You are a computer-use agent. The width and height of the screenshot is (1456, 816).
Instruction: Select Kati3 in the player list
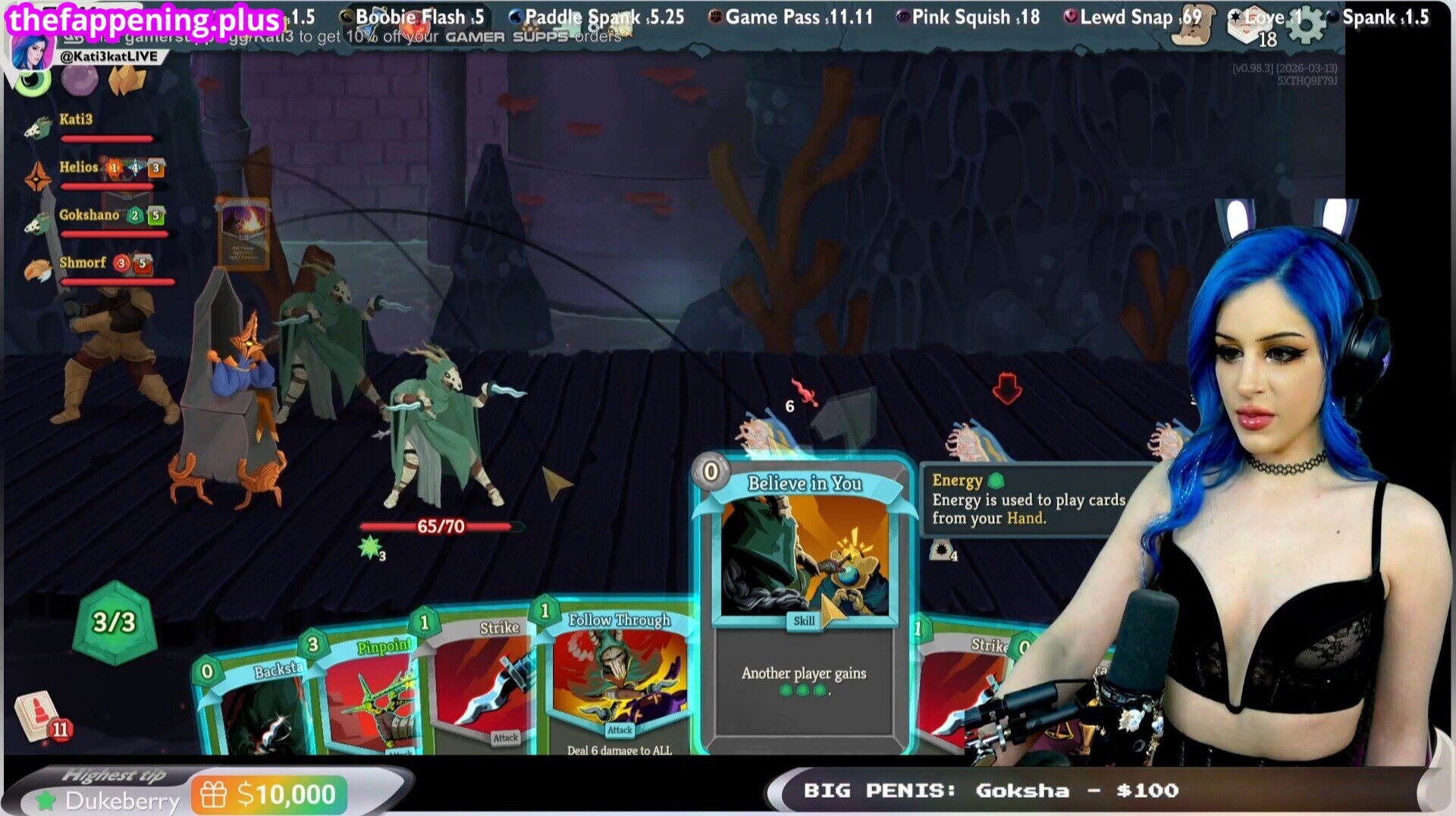click(76, 120)
